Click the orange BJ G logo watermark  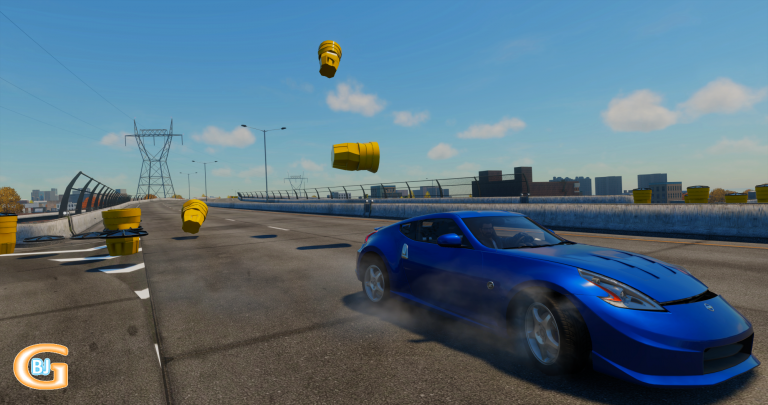(x=41, y=366)
